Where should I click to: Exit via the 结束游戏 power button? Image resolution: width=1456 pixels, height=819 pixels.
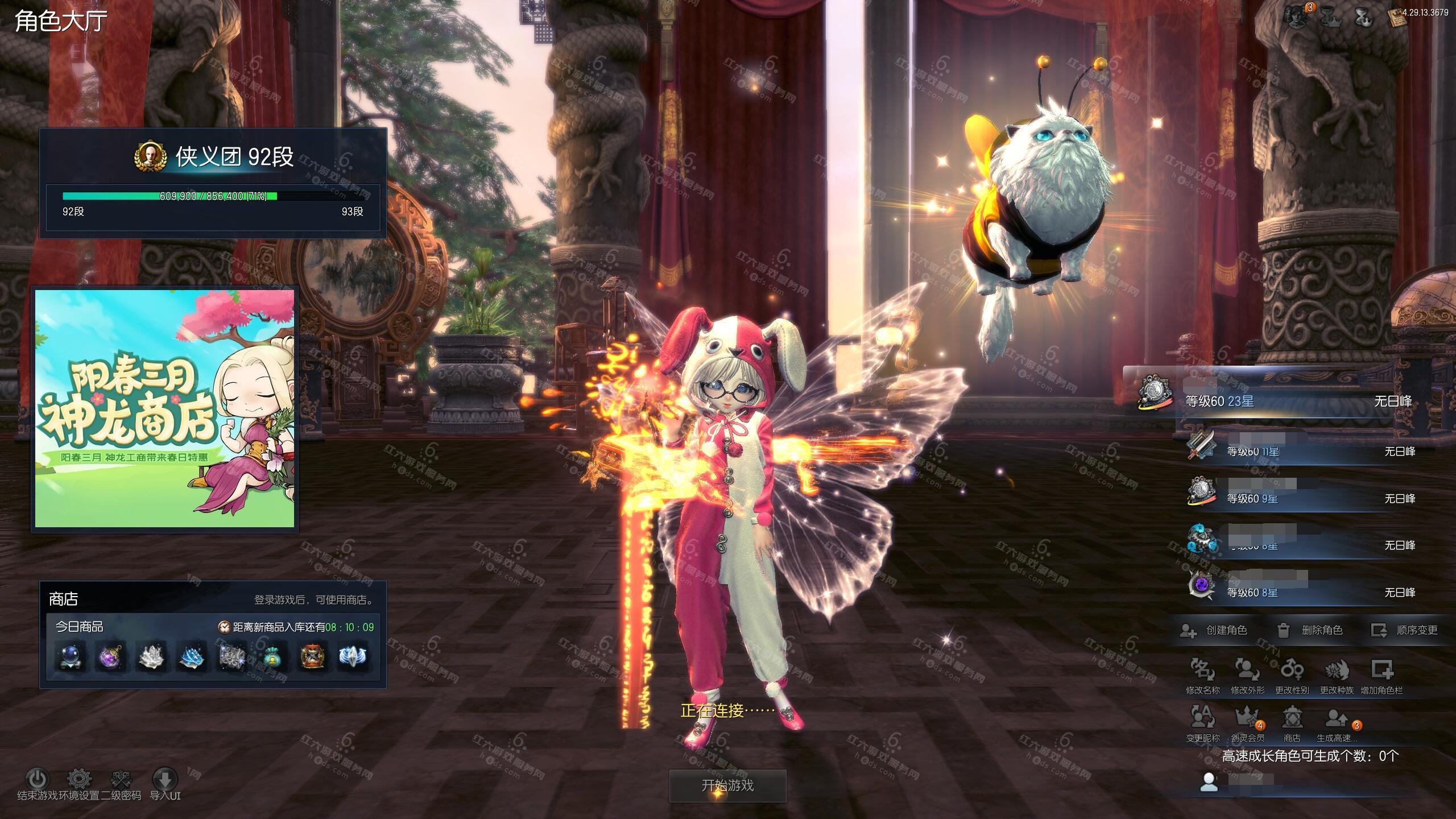click(x=38, y=779)
